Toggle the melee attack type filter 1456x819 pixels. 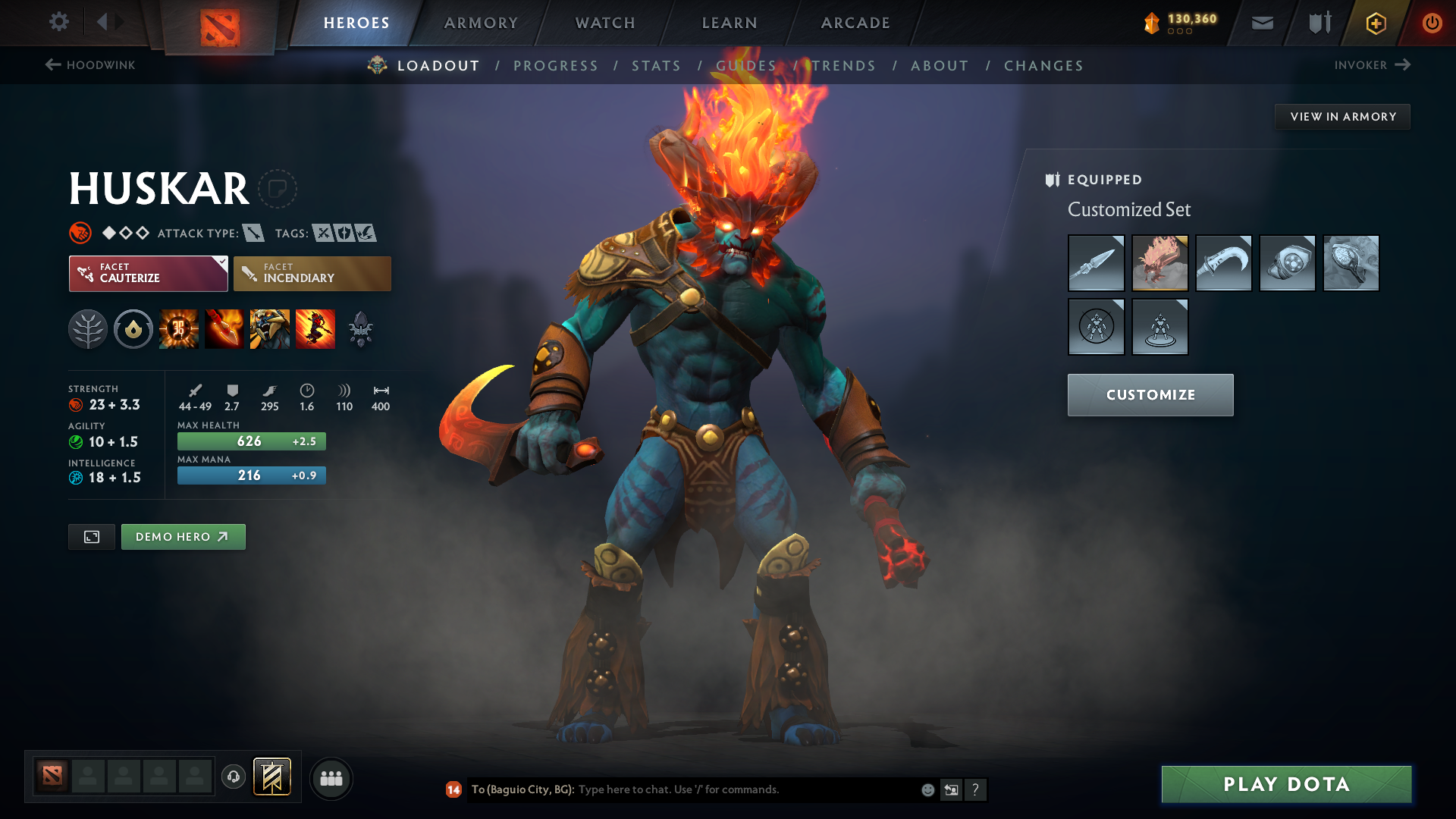[253, 233]
